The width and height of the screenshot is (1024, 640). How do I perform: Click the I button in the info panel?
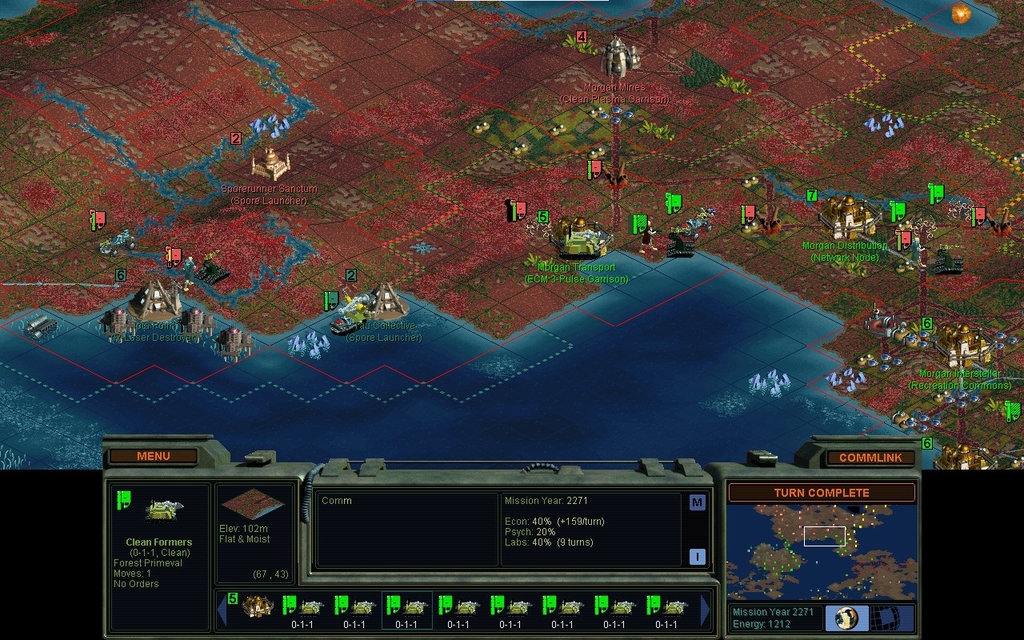697,556
